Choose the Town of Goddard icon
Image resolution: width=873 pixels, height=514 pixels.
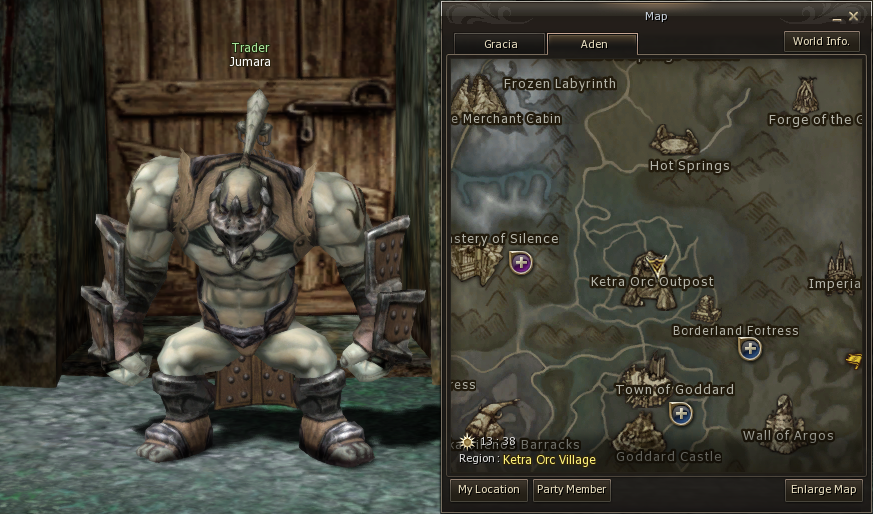pos(661,370)
